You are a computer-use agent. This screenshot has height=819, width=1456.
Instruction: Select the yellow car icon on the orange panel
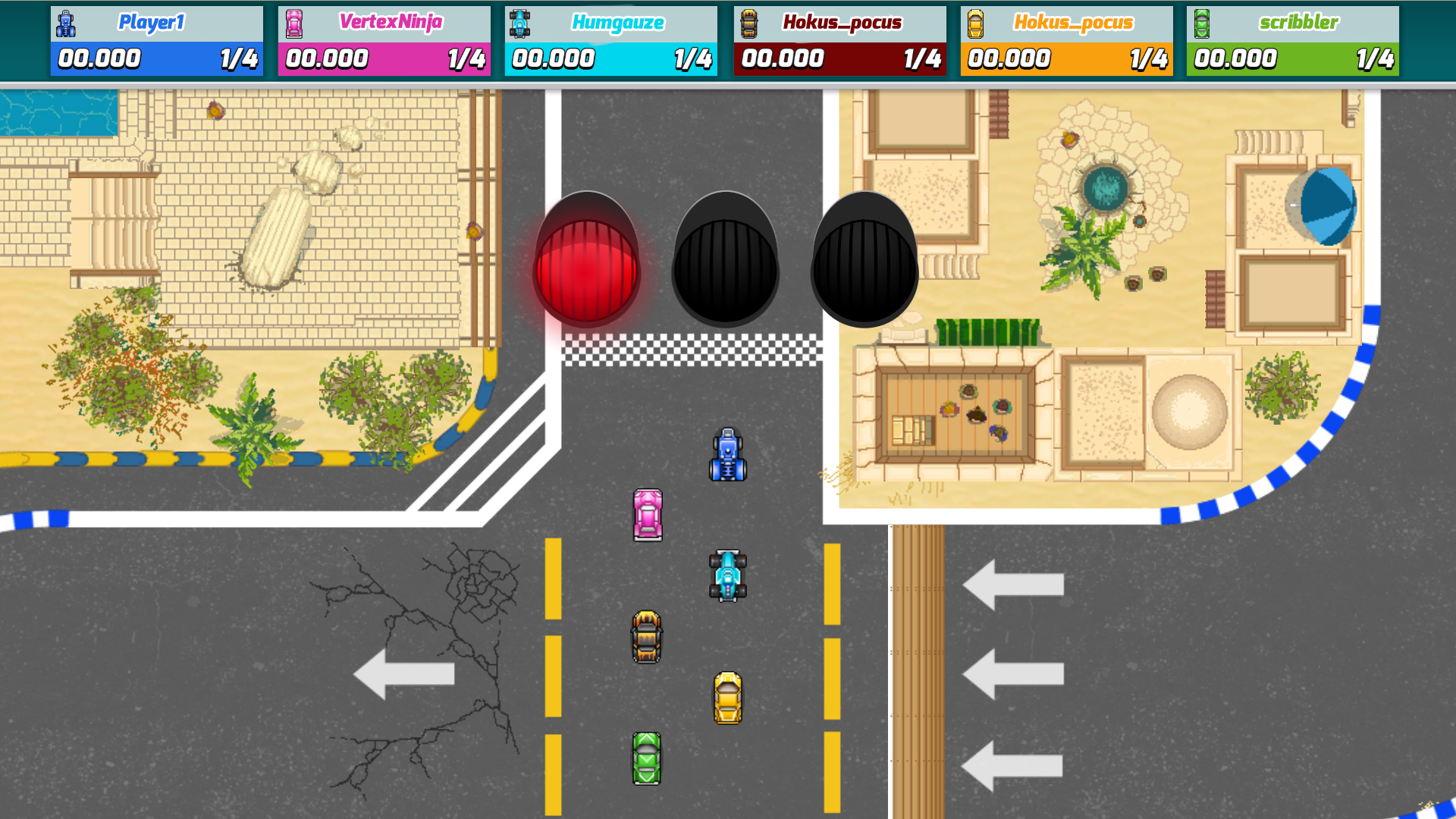[x=975, y=22]
